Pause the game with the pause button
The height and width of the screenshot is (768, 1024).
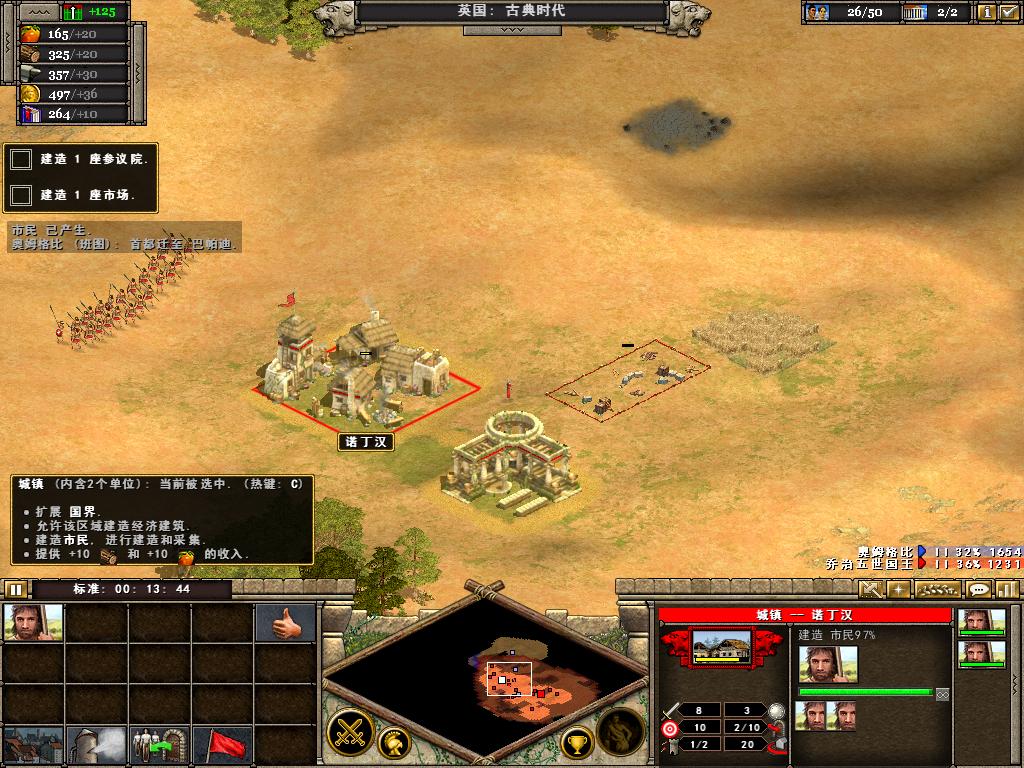[15, 589]
